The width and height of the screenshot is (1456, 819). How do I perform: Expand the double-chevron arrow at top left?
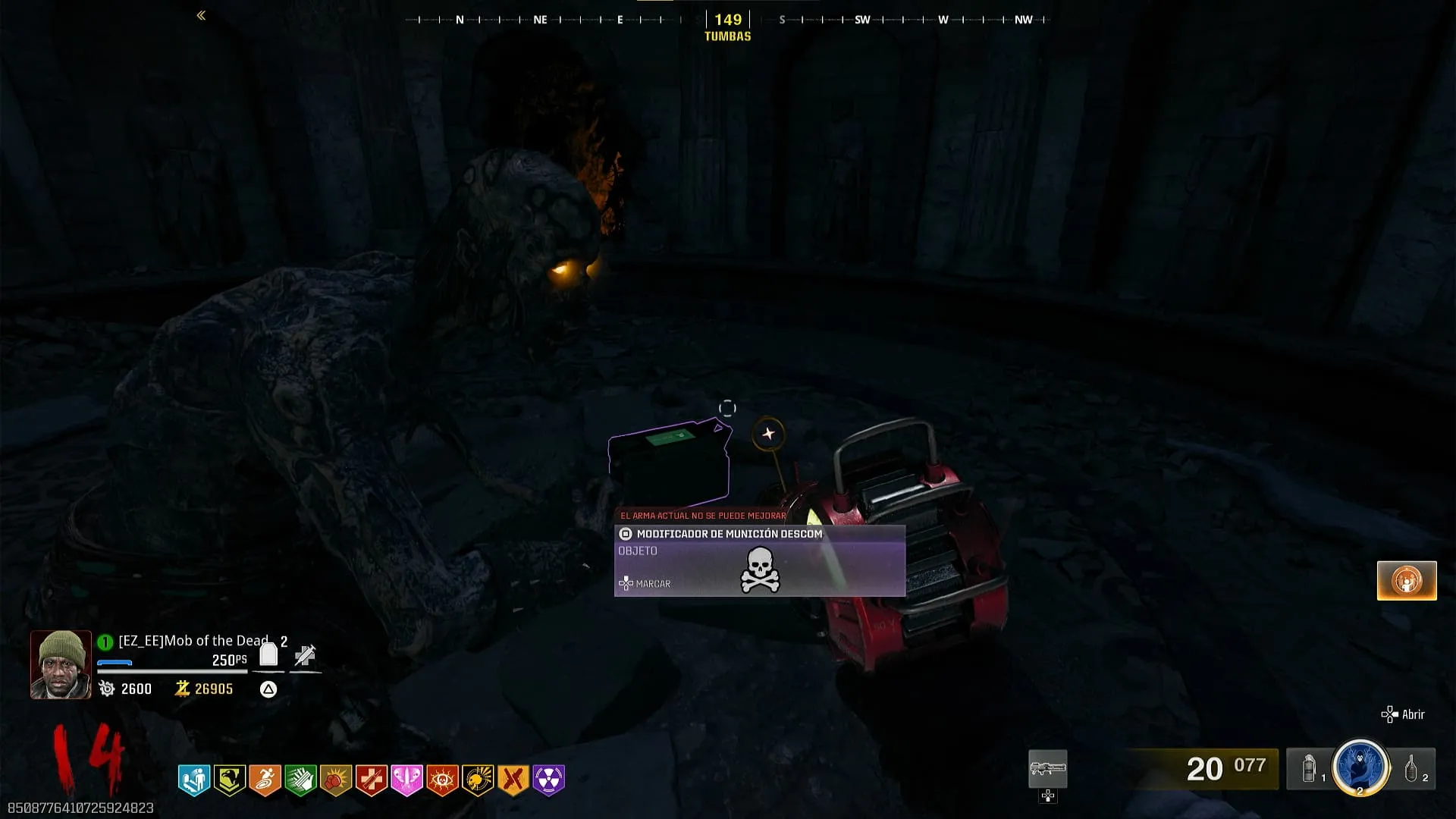[x=201, y=15]
